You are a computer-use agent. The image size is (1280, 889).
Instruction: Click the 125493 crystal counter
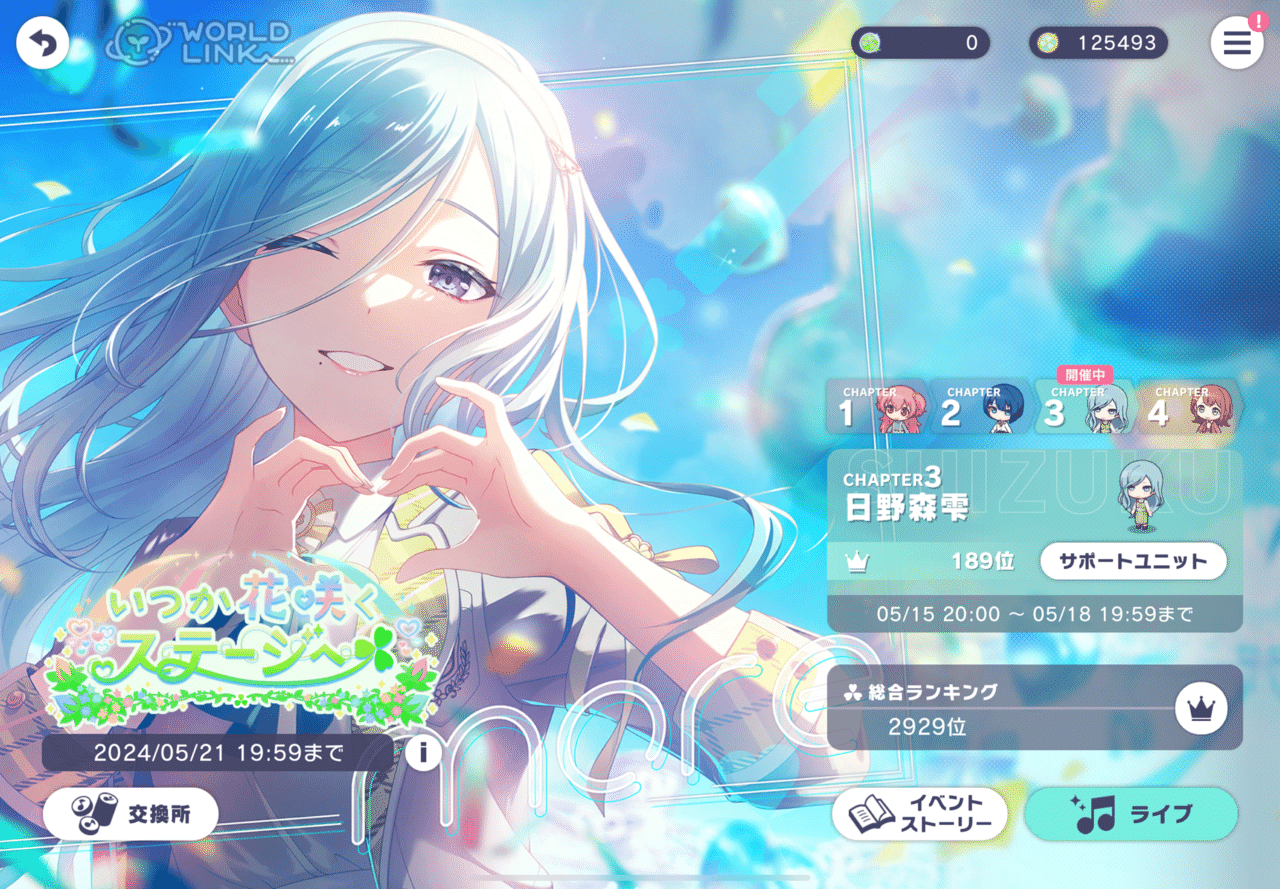[1098, 42]
